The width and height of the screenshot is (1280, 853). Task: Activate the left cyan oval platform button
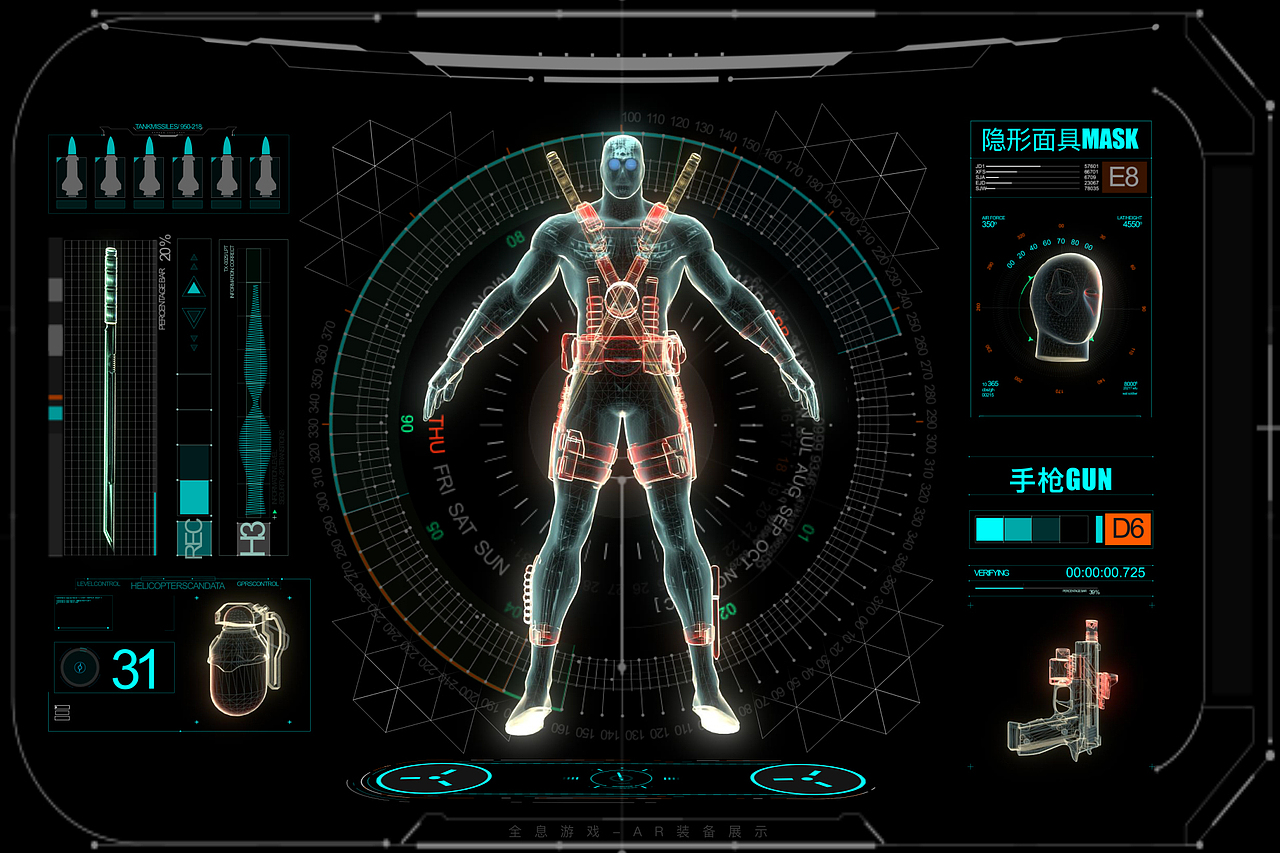tap(437, 778)
